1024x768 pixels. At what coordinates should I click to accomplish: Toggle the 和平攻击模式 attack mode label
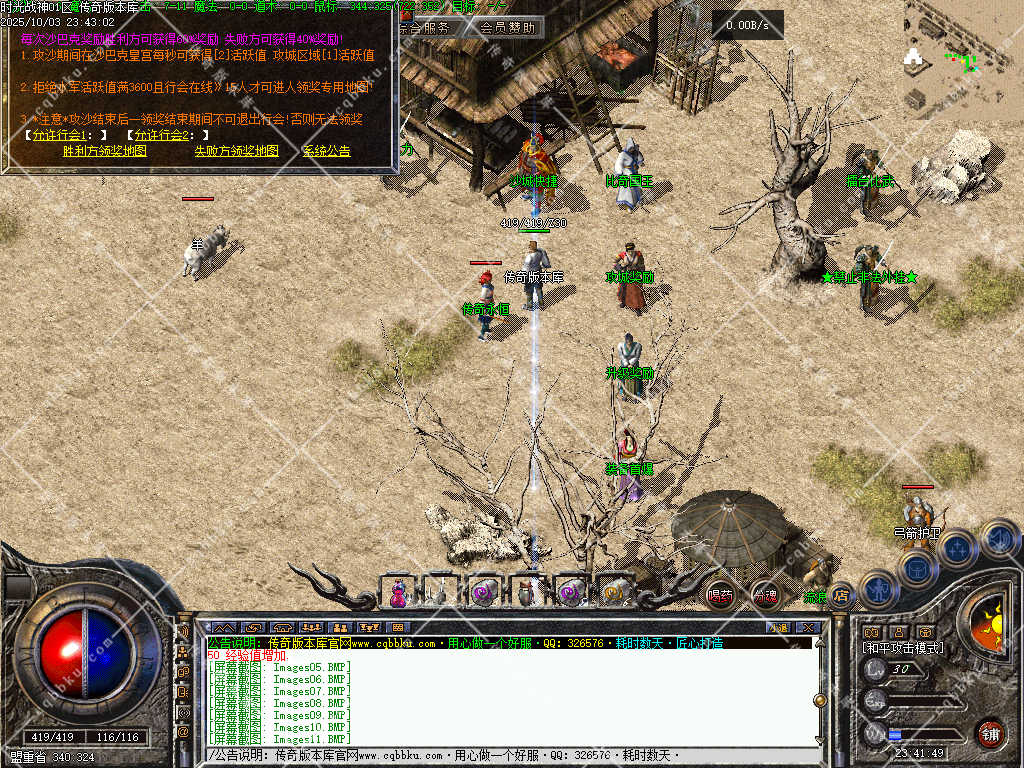coord(903,648)
